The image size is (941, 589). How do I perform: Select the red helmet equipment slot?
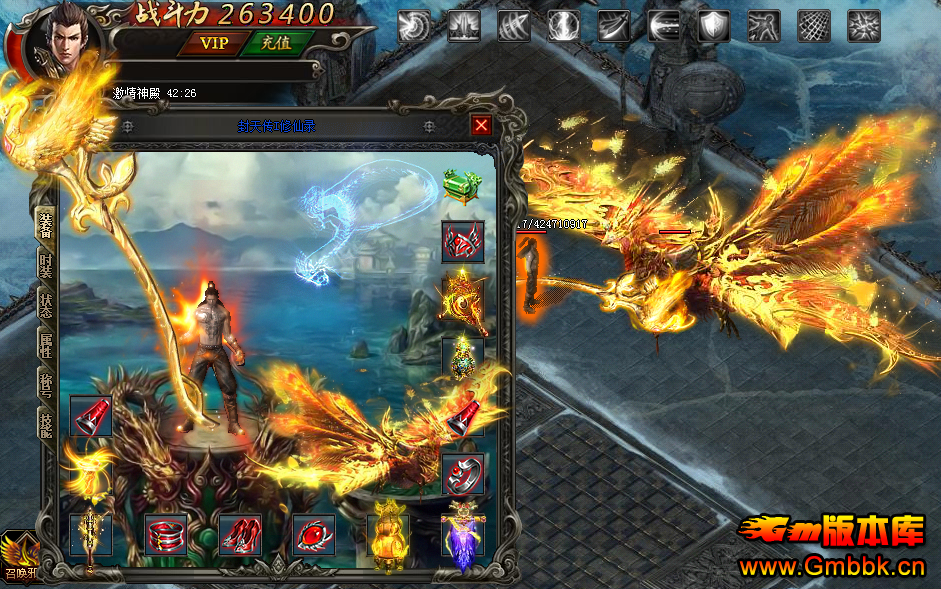coord(462,242)
